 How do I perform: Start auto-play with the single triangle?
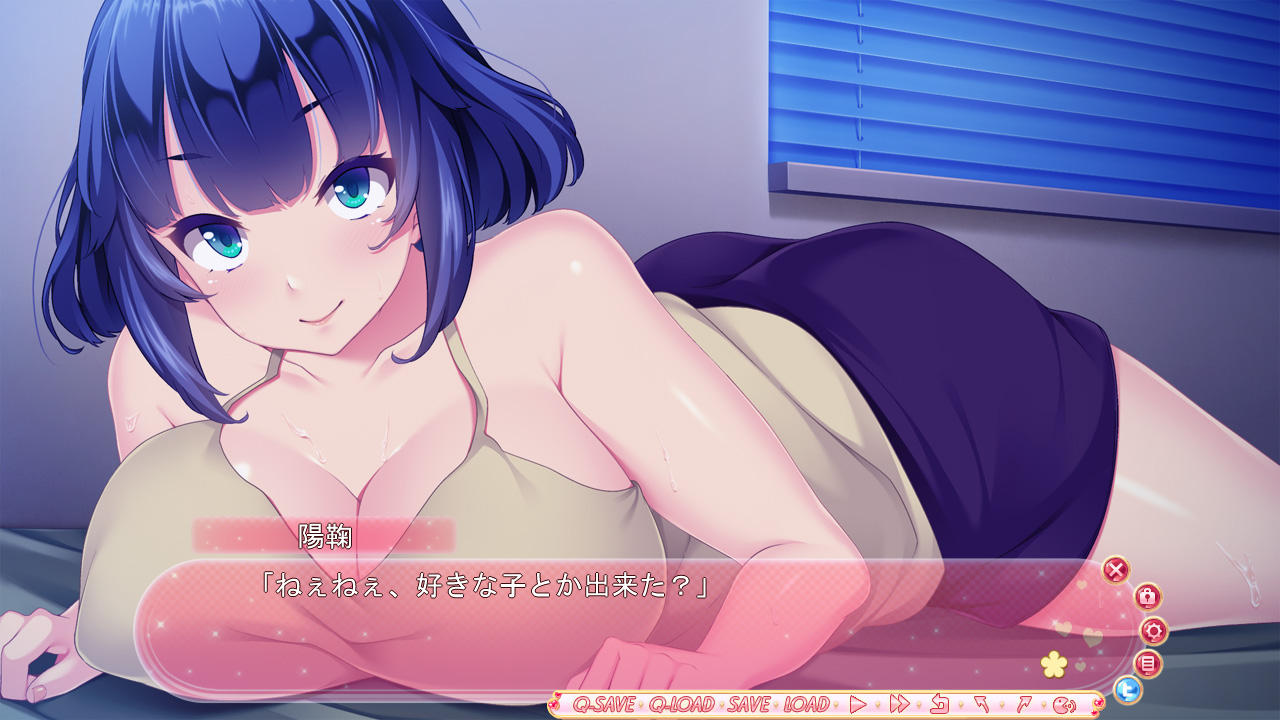[x=857, y=704]
